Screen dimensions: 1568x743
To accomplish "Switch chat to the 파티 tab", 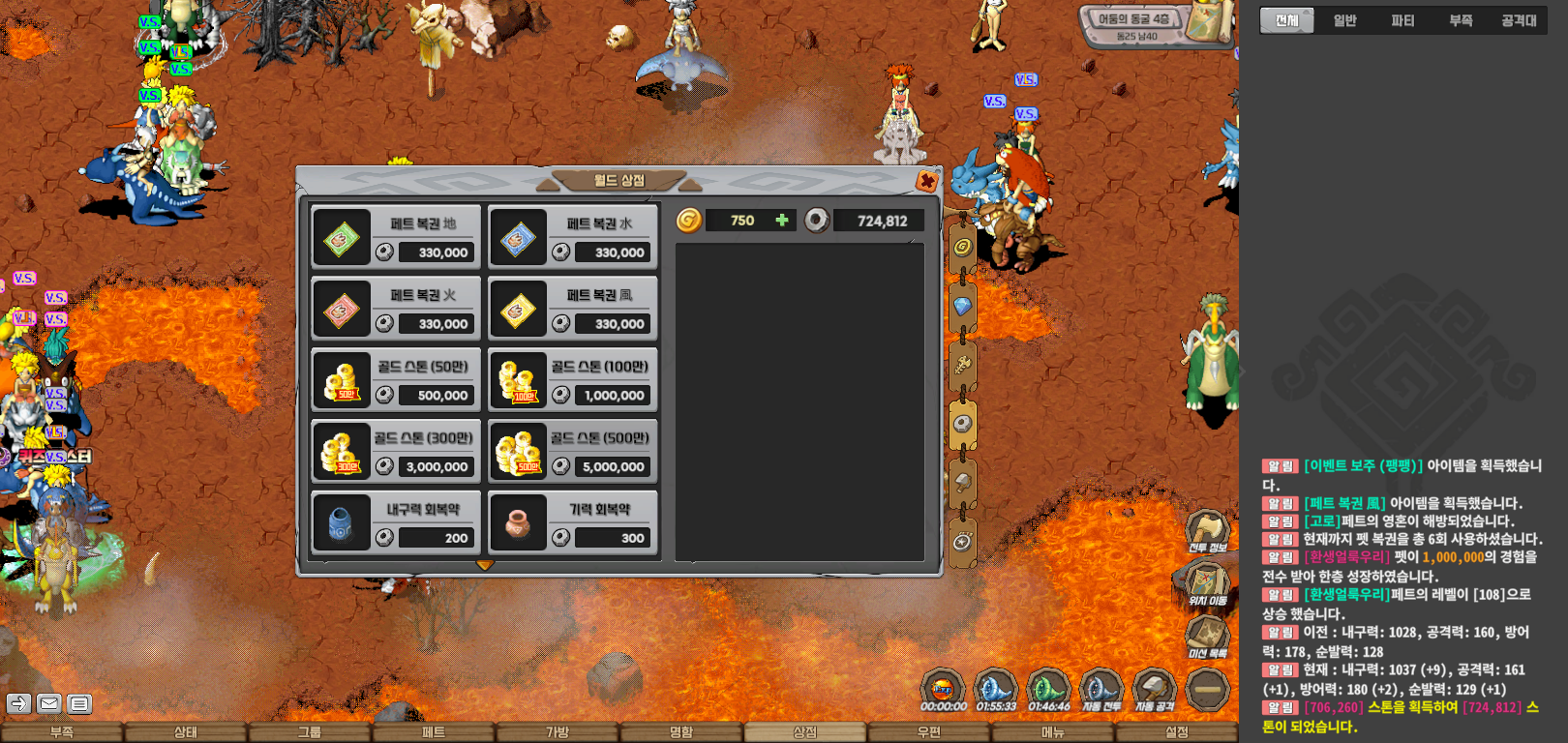I will point(1402,20).
